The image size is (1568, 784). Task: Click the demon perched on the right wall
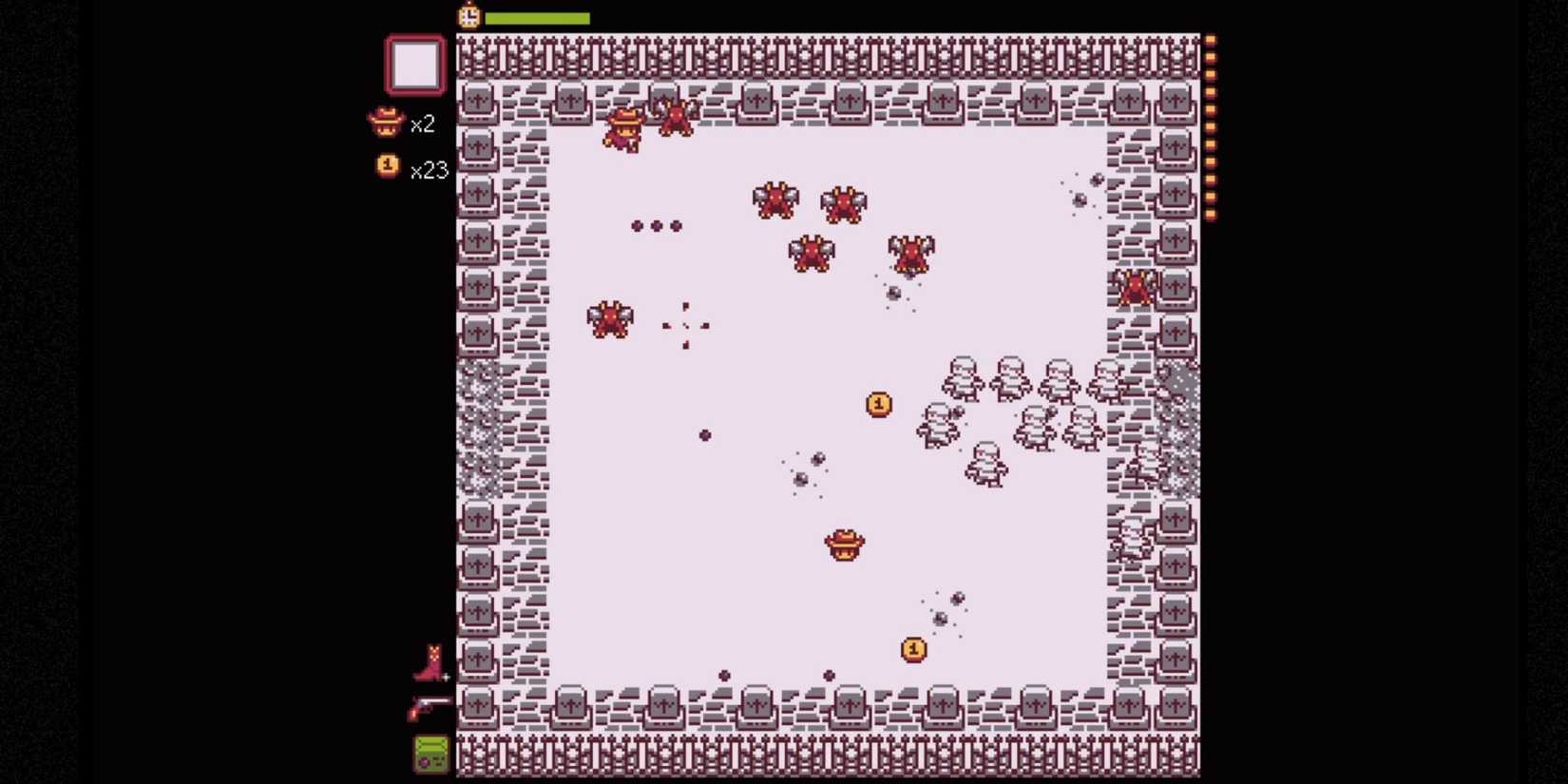[1134, 288]
